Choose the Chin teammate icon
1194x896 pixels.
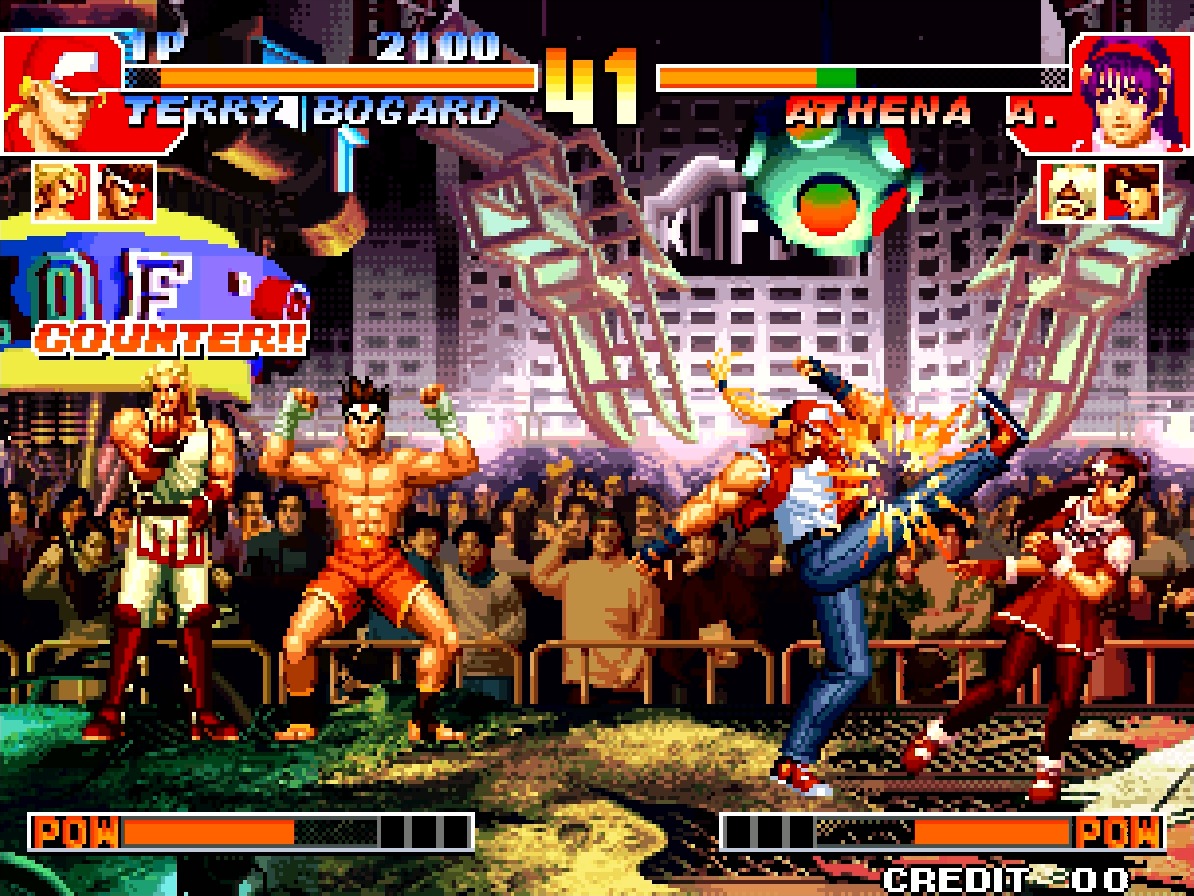coord(1068,191)
